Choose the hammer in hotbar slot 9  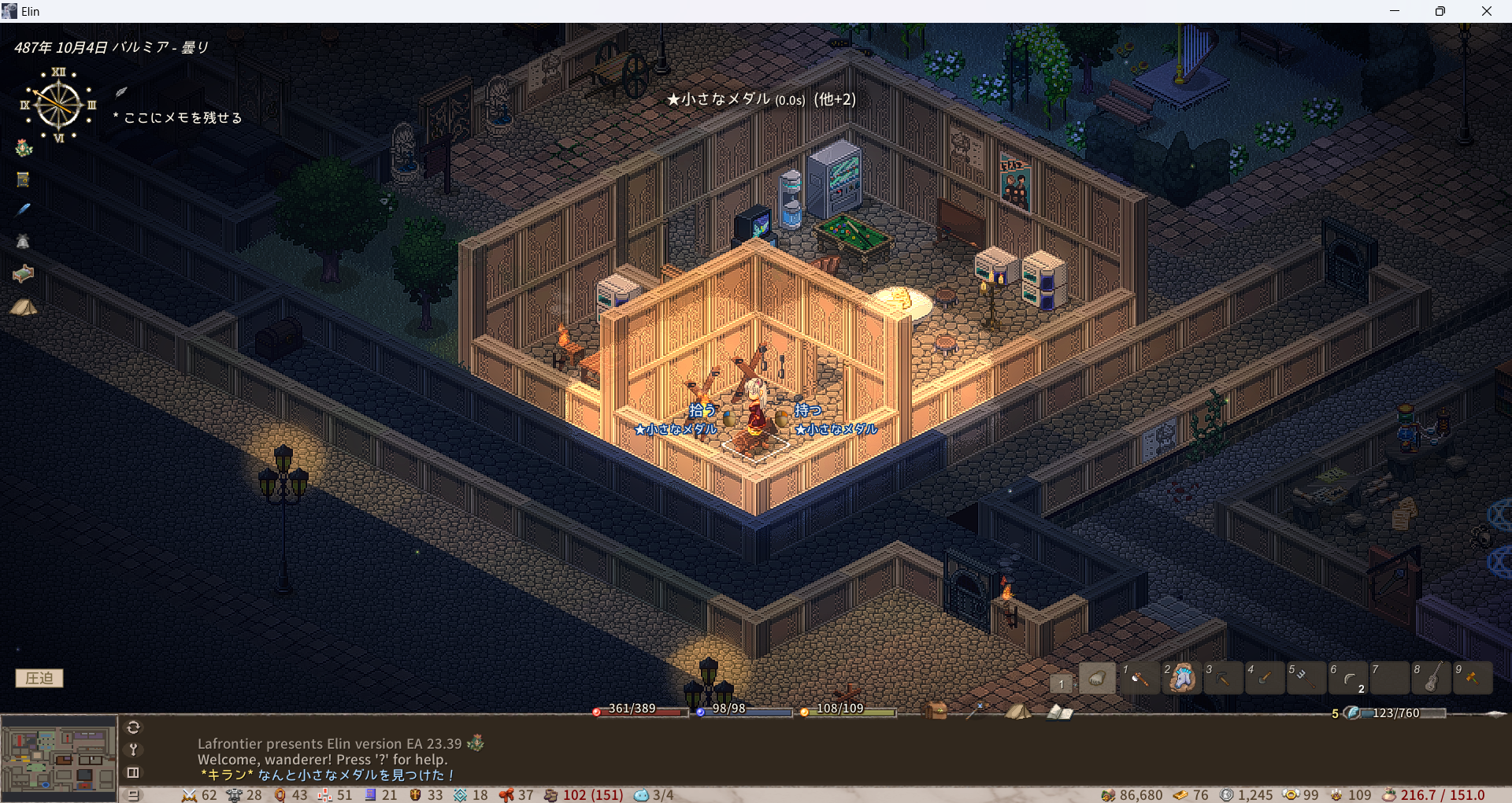(1473, 679)
